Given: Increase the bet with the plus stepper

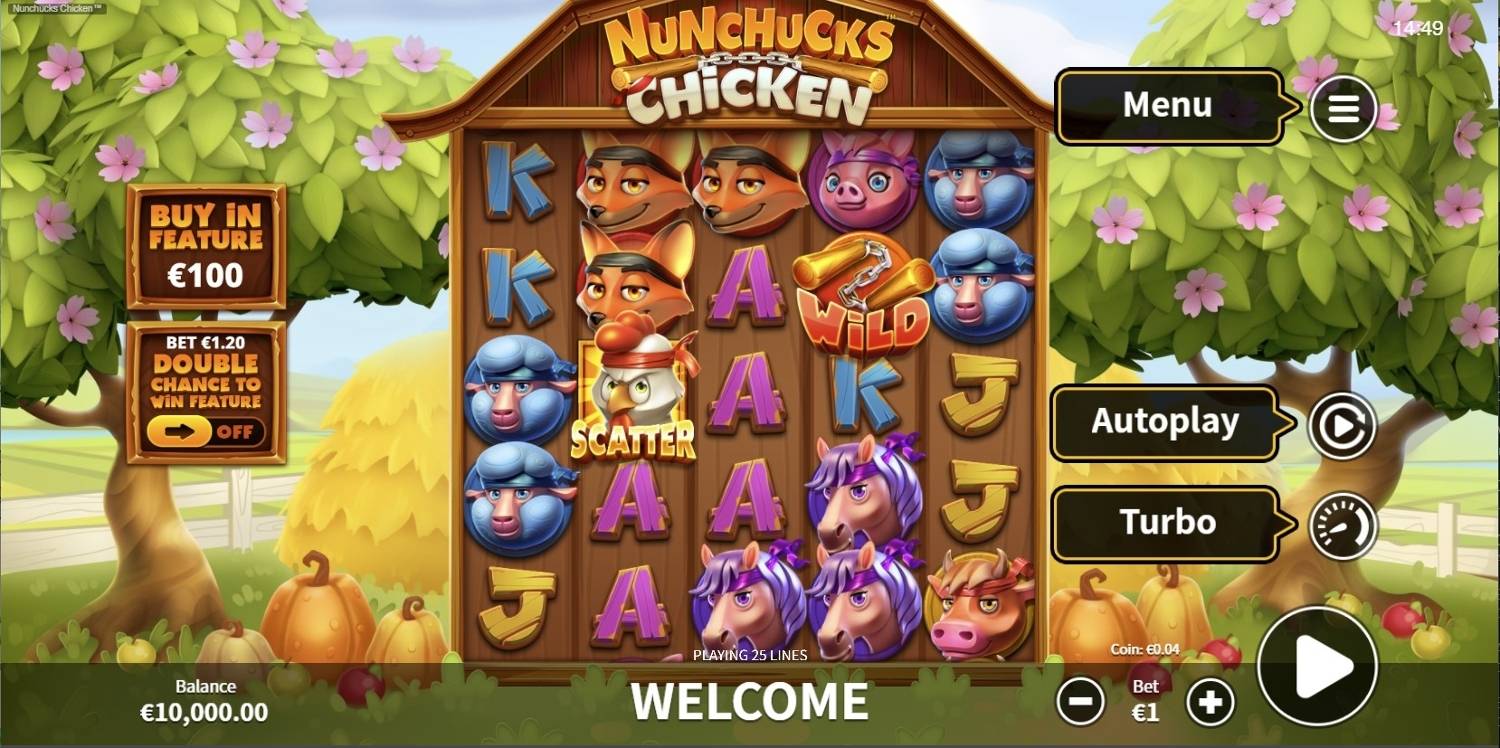Looking at the screenshot, I should [1211, 701].
